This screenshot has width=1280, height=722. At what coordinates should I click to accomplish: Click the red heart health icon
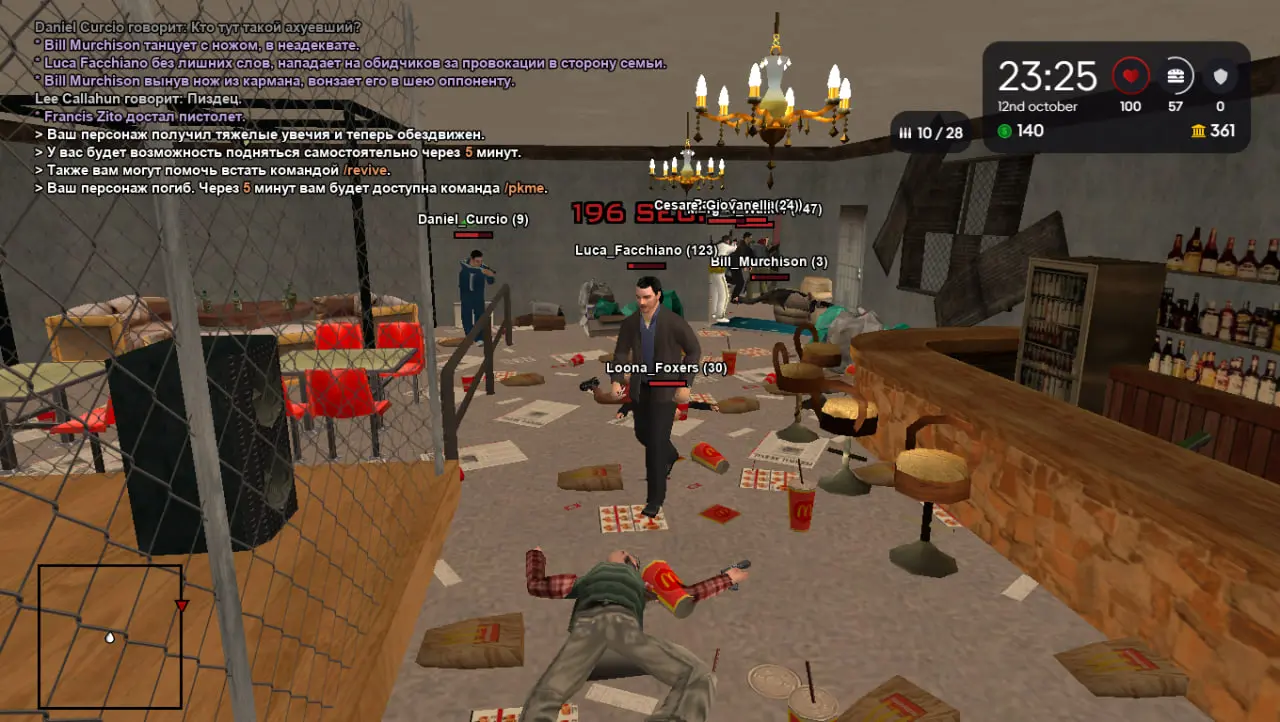[x=1131, y=76]
